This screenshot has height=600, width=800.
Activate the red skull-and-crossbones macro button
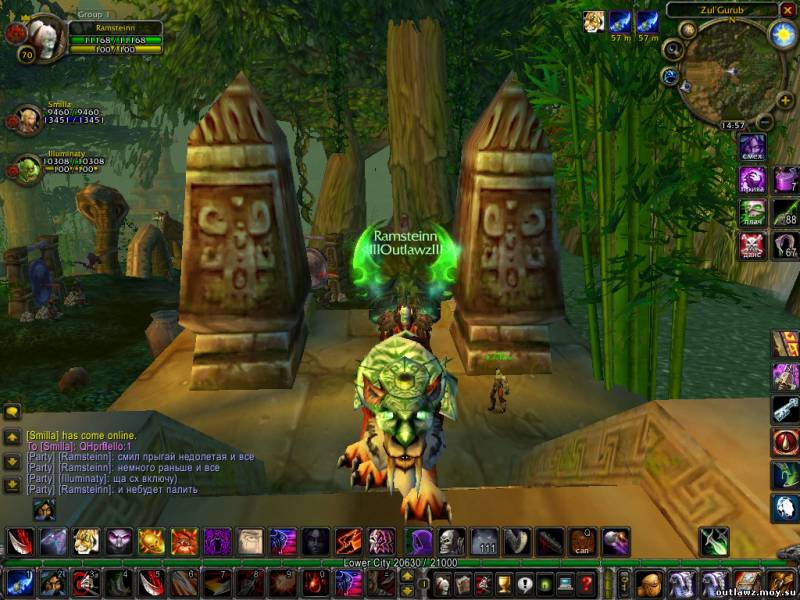[752, 244]
